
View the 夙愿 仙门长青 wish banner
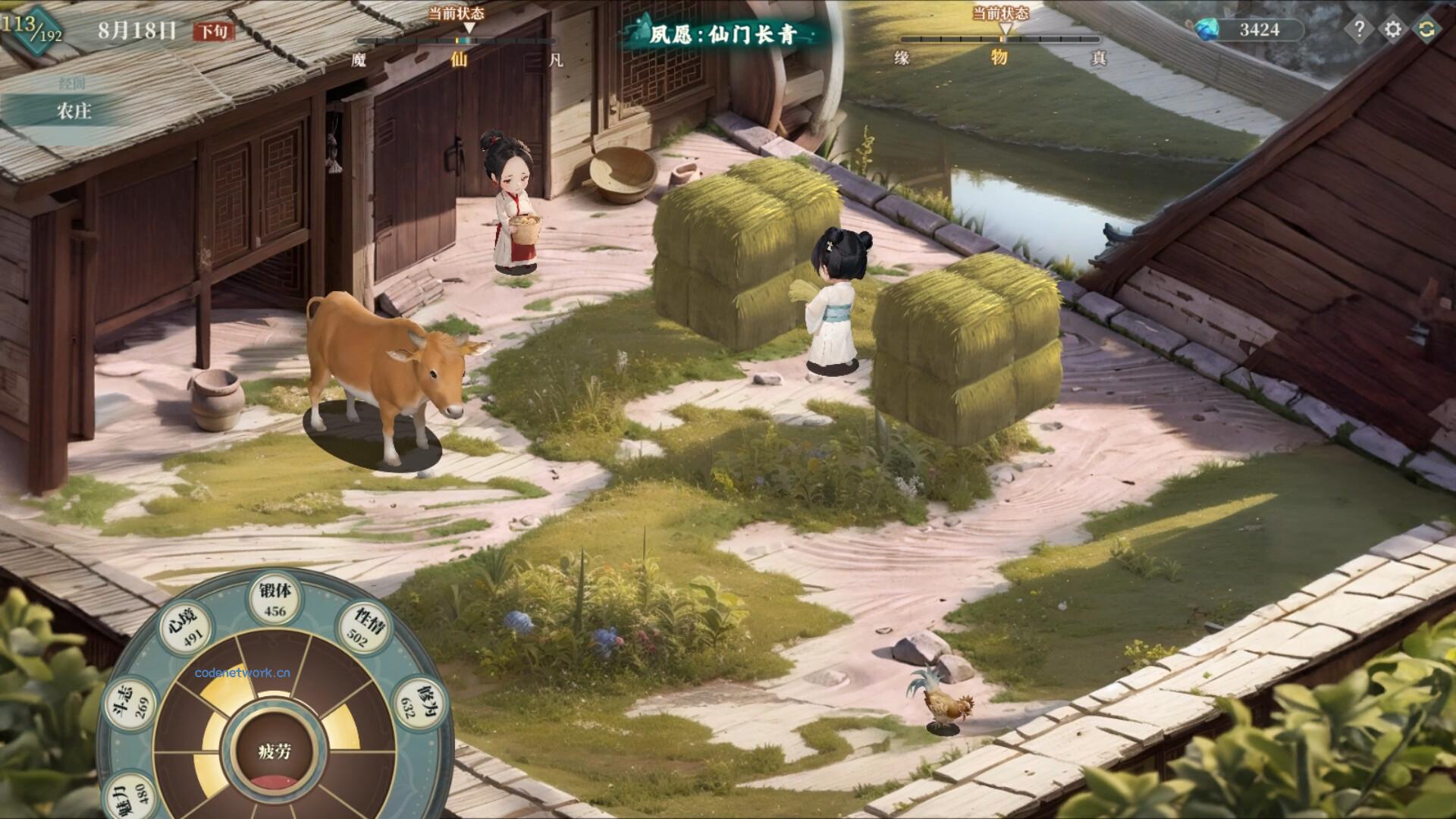[720, 35]
